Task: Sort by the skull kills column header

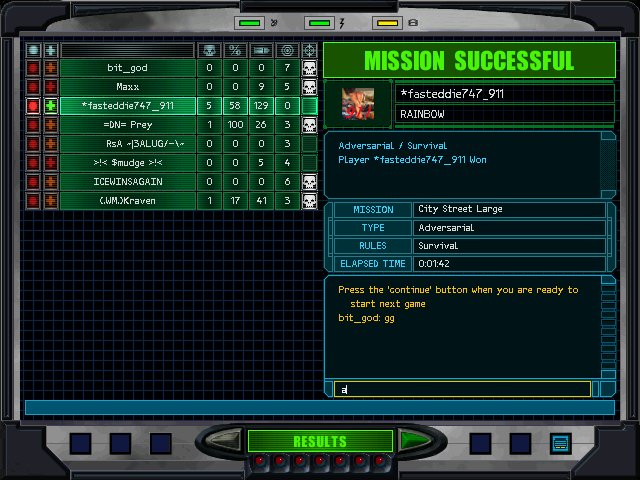Action: [x=209, y=49]
